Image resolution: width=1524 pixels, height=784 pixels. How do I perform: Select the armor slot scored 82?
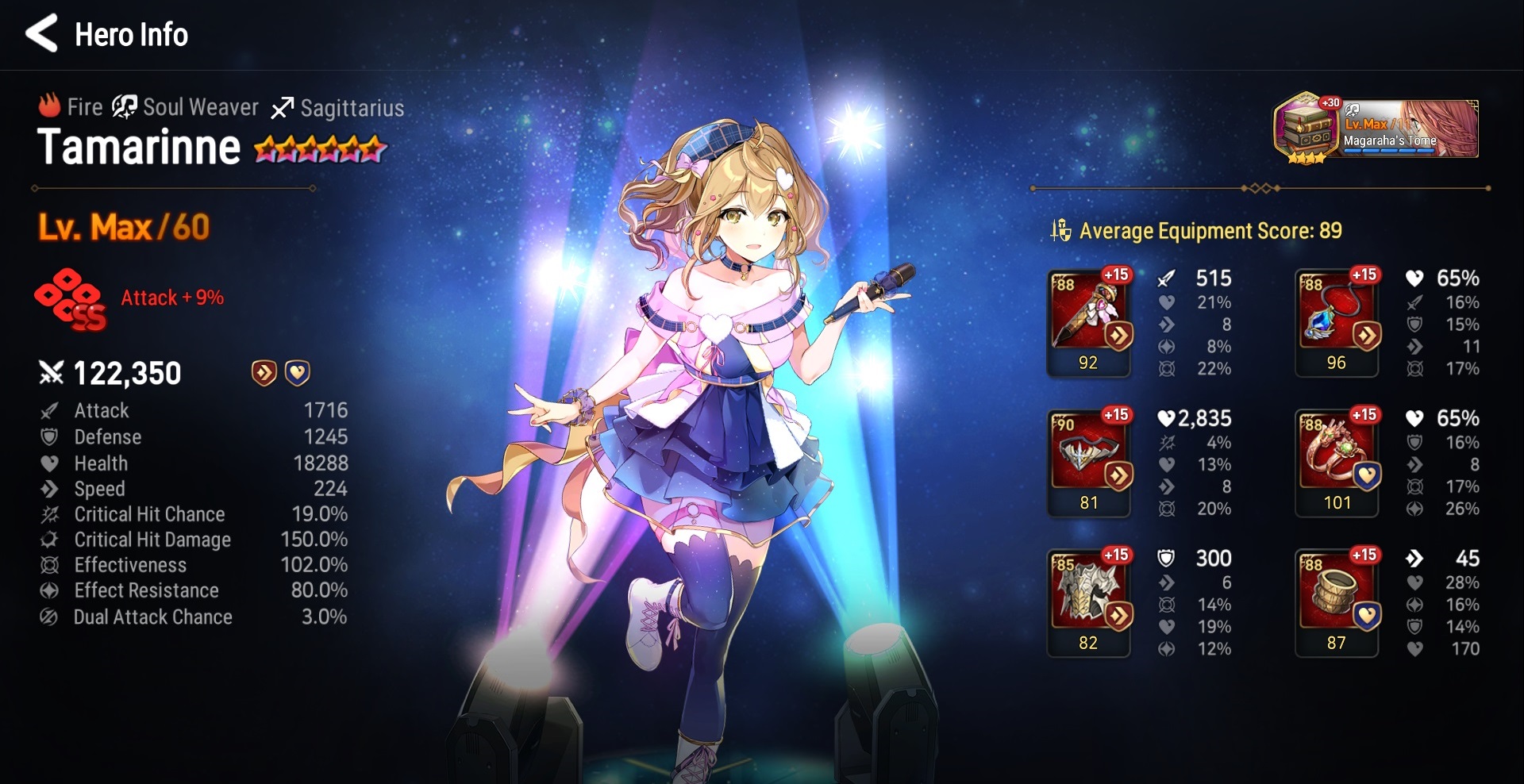1088,601
